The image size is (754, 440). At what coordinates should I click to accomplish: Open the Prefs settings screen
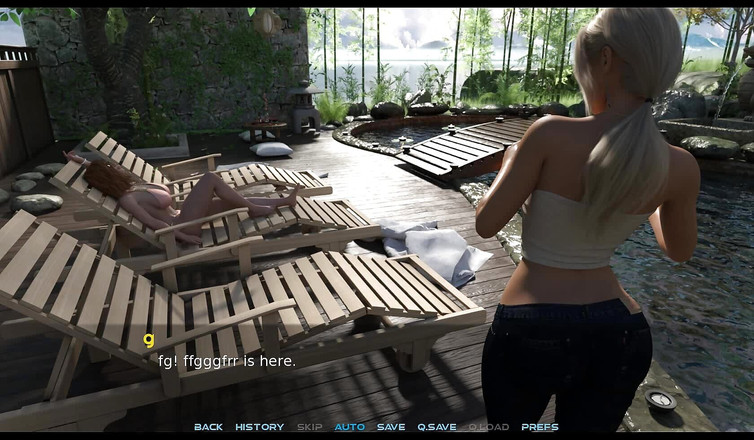click(x=540, y=427)
